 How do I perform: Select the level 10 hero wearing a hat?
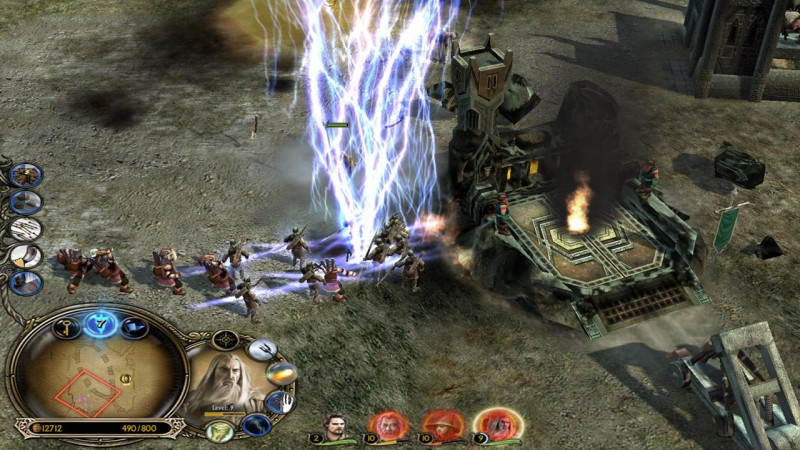pos(441,425)
